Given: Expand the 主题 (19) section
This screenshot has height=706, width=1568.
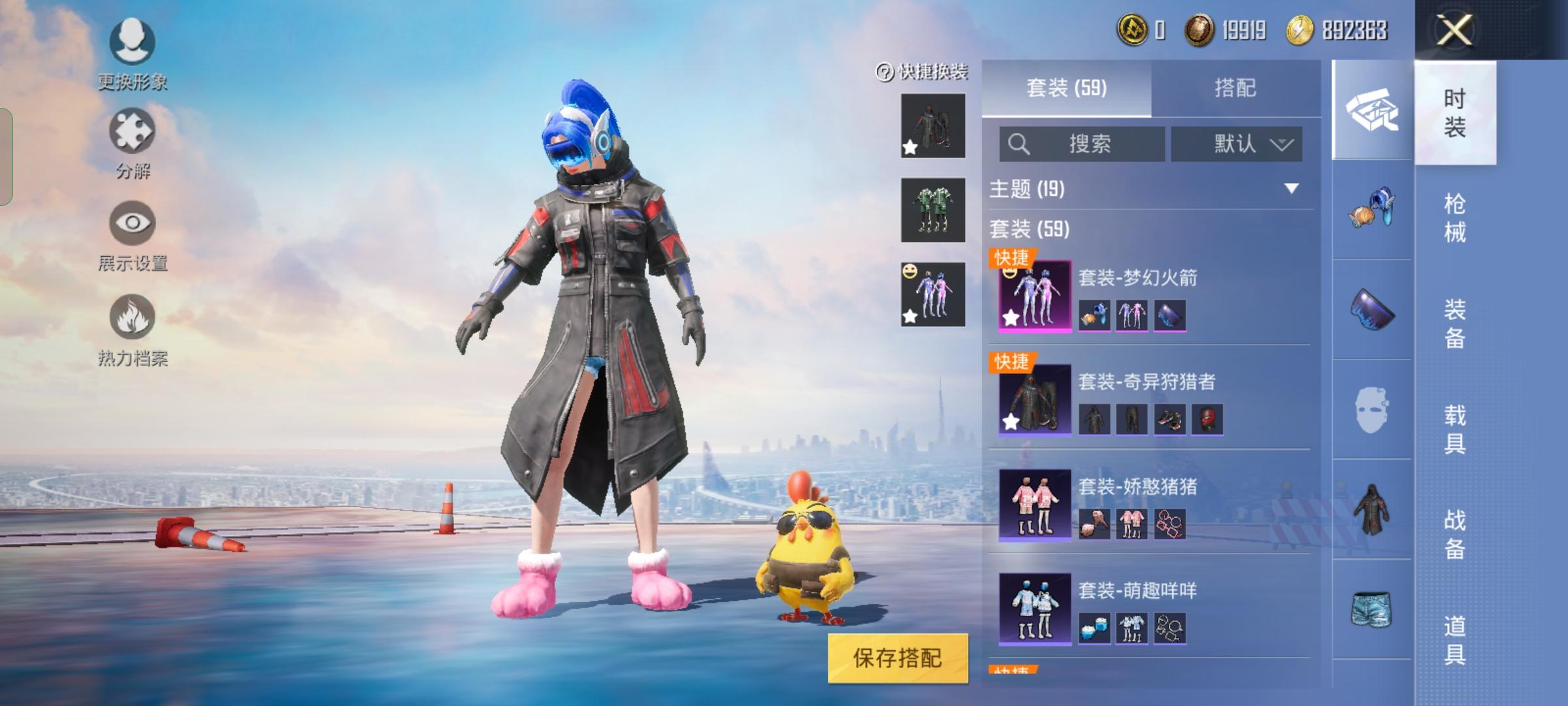Looking at the screenshot, I should tap(1291, 189).
